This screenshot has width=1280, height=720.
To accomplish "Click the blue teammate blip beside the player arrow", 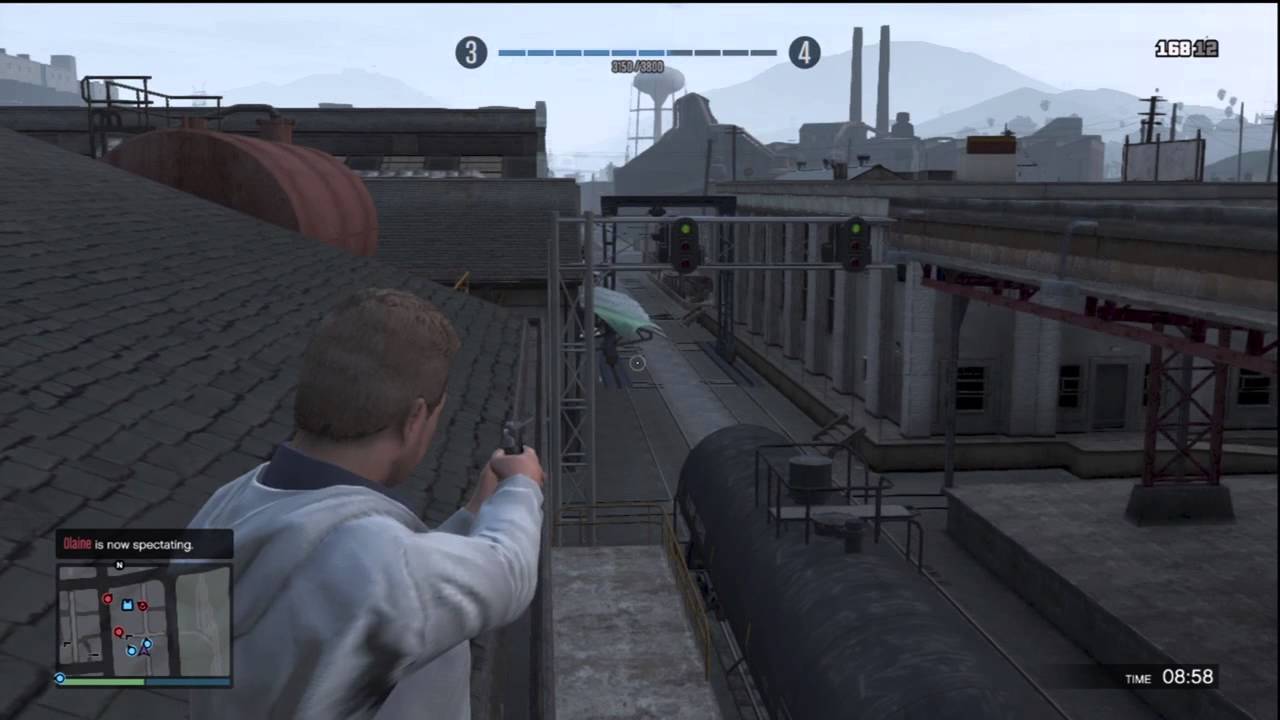I will point(132,651).
